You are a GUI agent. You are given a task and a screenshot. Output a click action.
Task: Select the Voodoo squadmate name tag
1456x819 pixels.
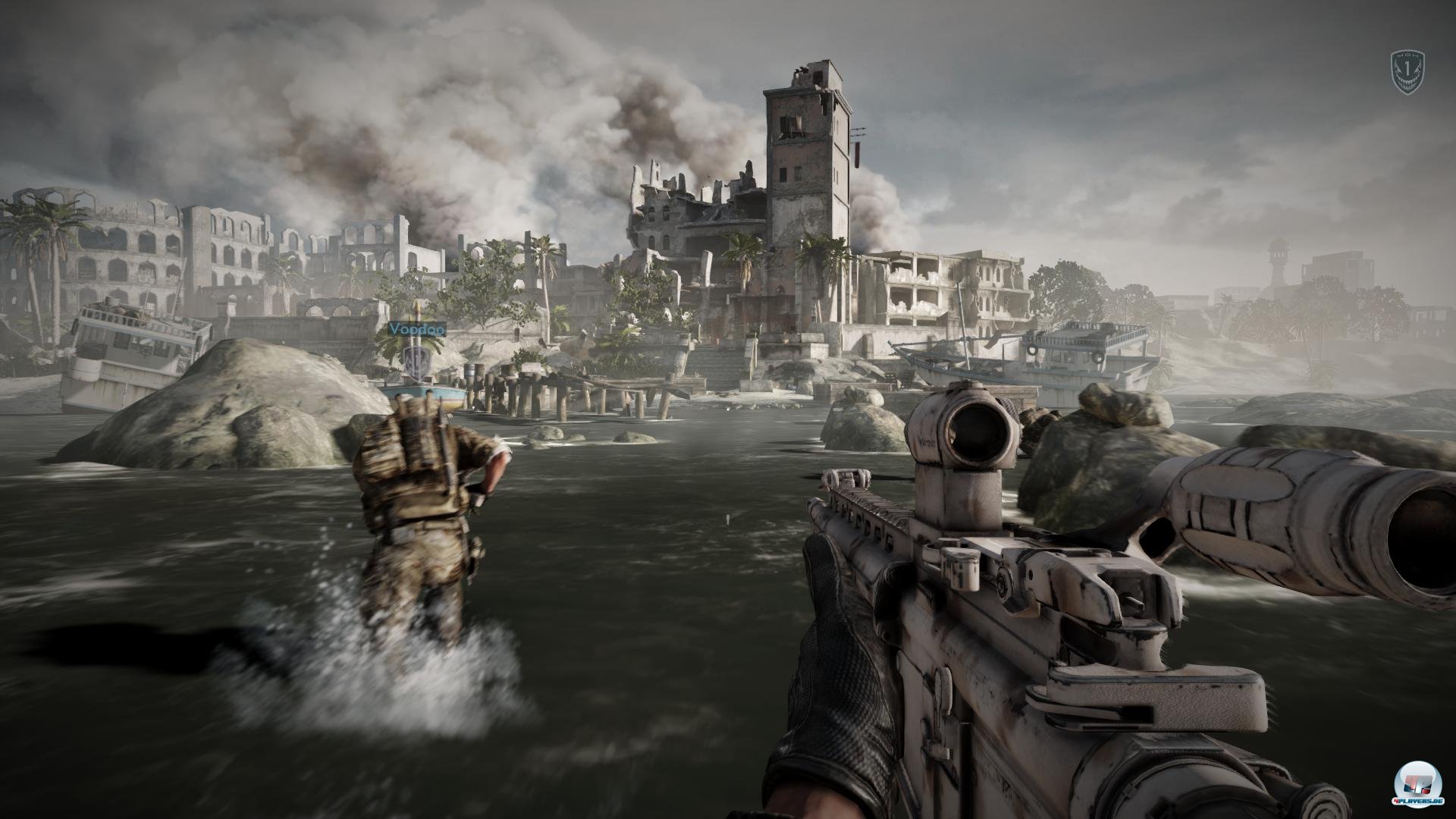[x=416, y=329]
